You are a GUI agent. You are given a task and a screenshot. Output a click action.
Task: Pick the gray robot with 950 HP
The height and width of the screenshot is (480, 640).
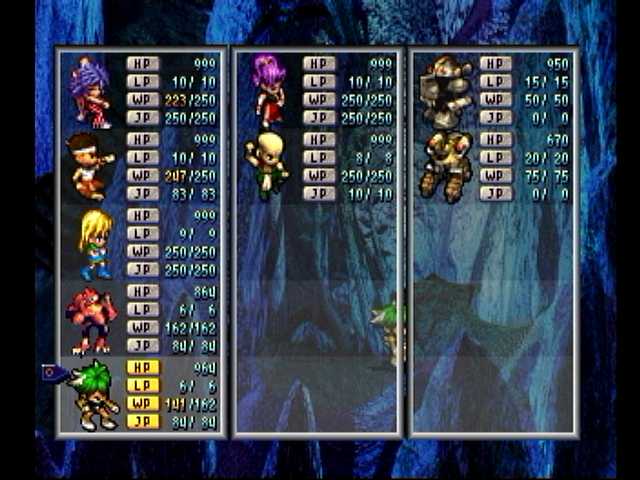tap(445, 92)
